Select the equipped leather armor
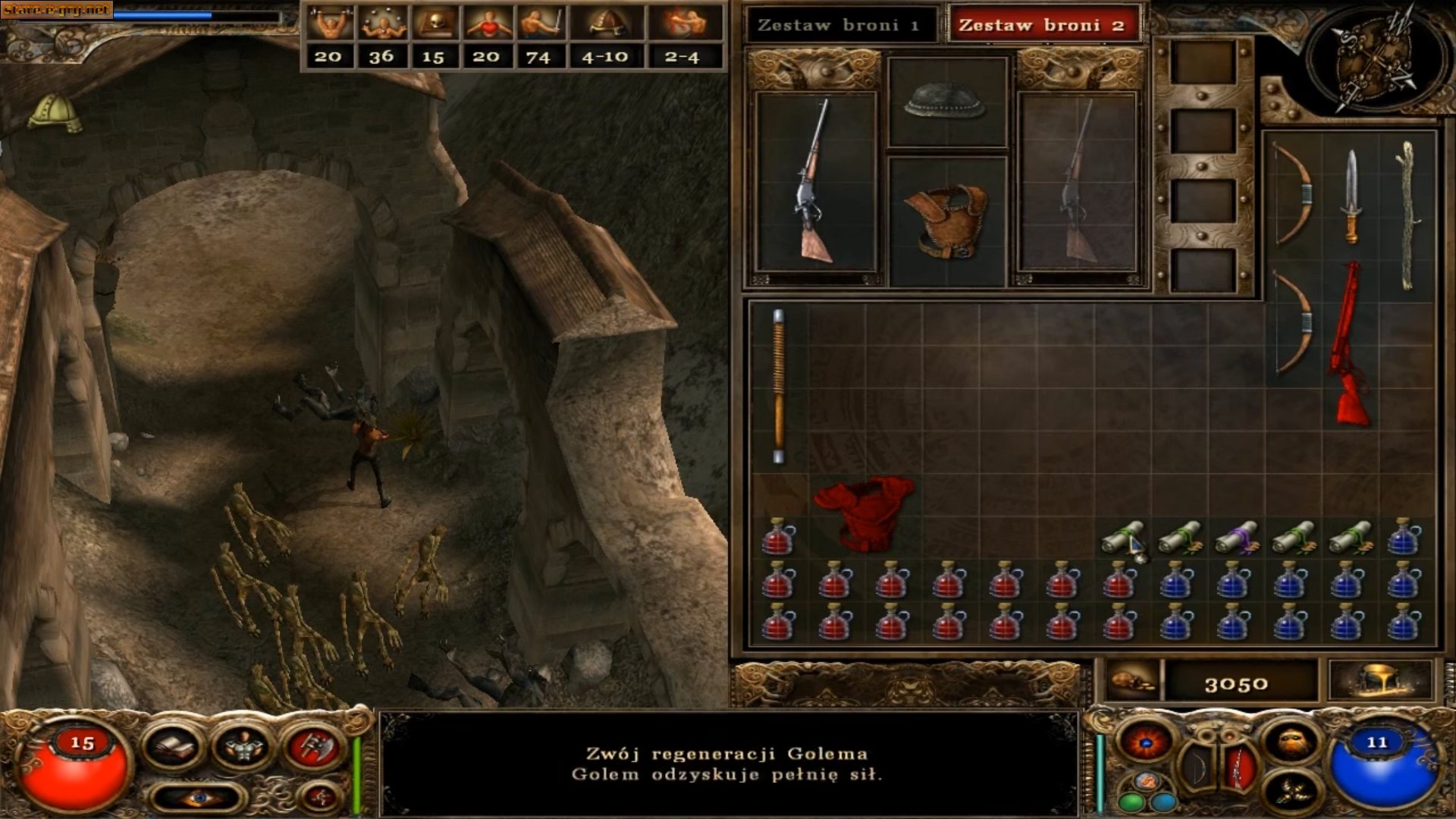Viewport: 1456px width, 819px height. point(946,220)
